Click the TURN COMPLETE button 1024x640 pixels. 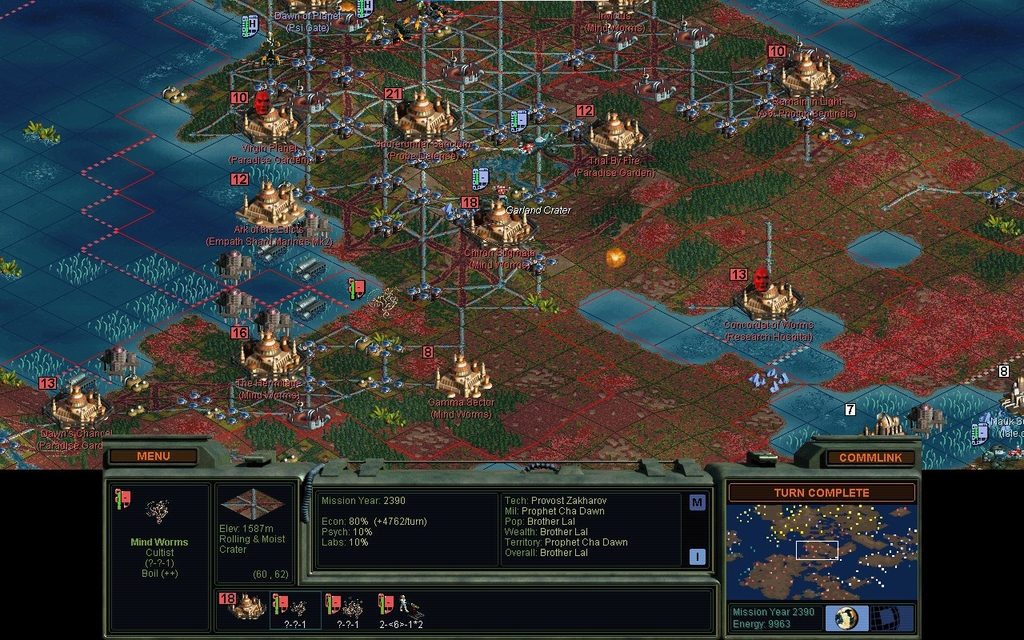pos(821,493)
